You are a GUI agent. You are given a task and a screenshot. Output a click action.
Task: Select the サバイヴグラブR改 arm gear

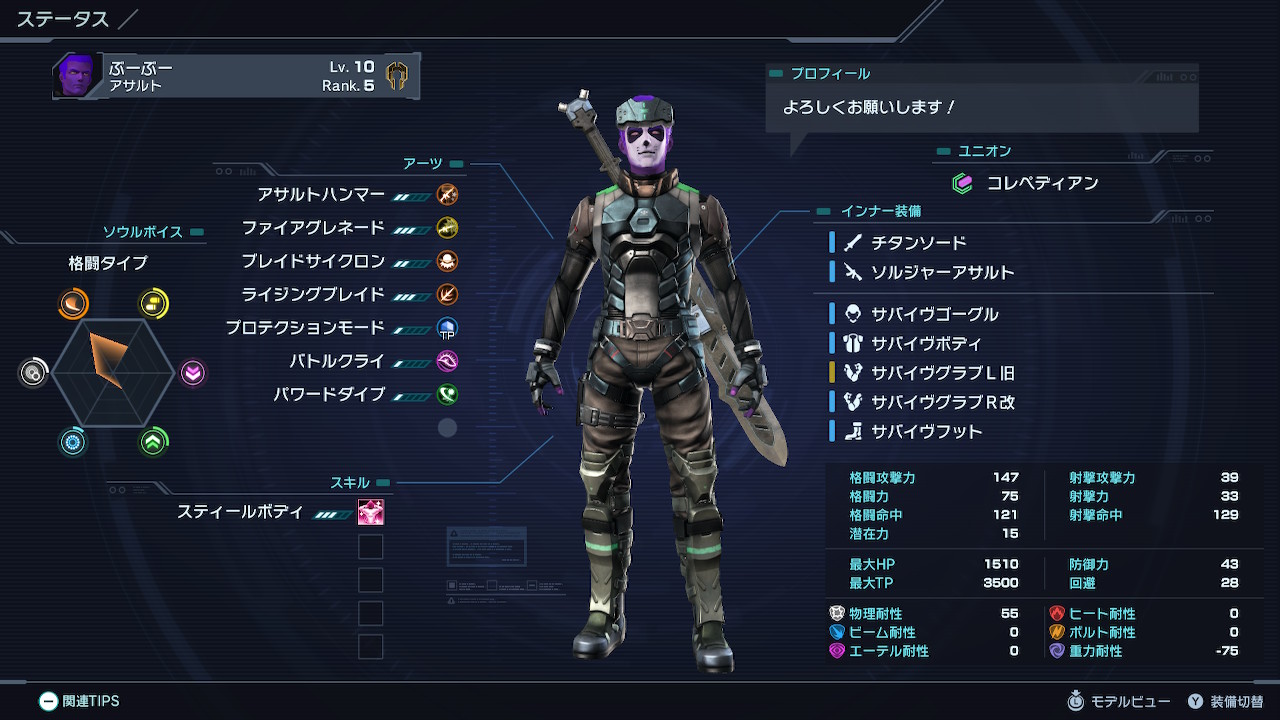942,402
